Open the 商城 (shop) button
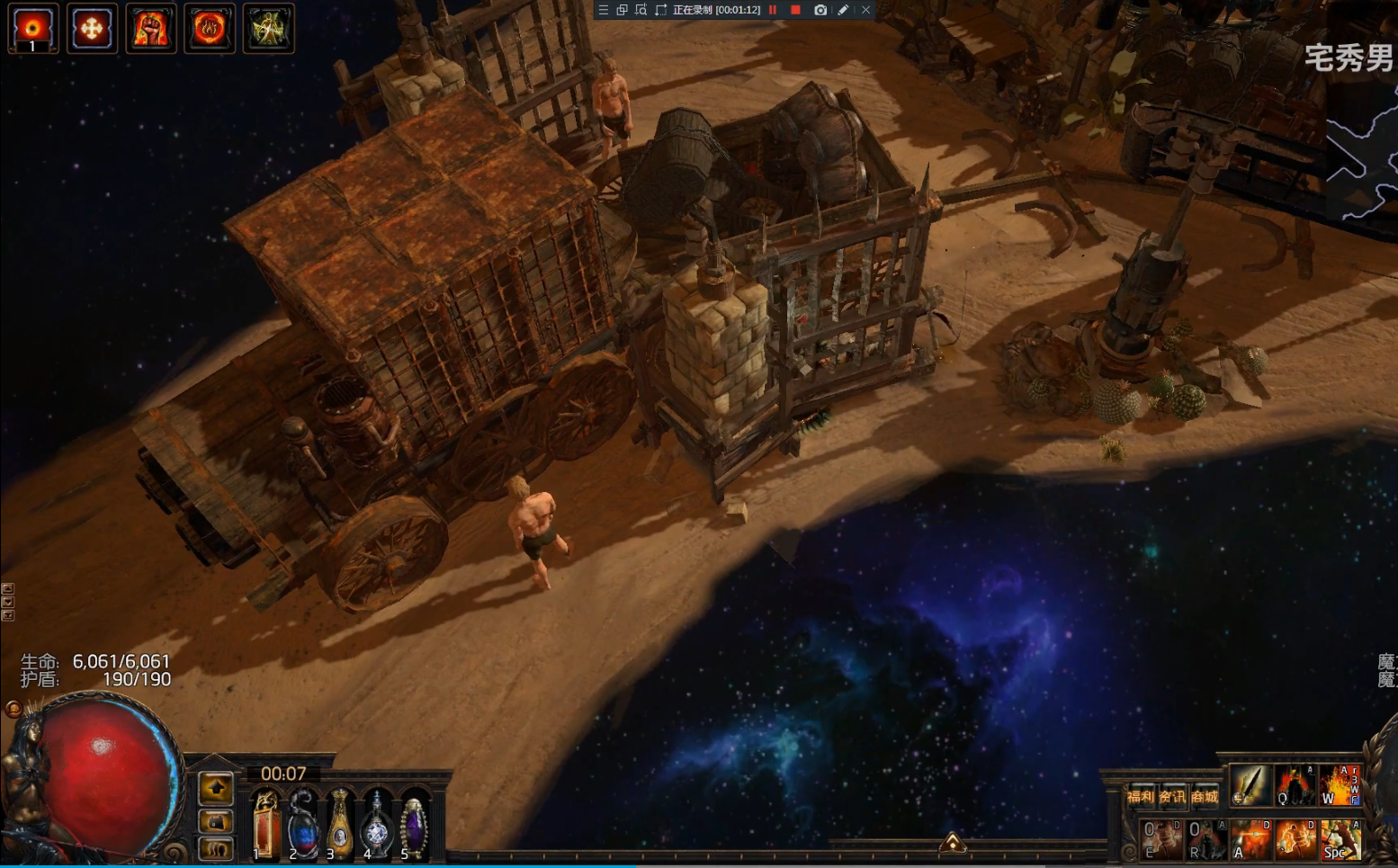The image size is (1398, 868). [x=1204, y=796]
